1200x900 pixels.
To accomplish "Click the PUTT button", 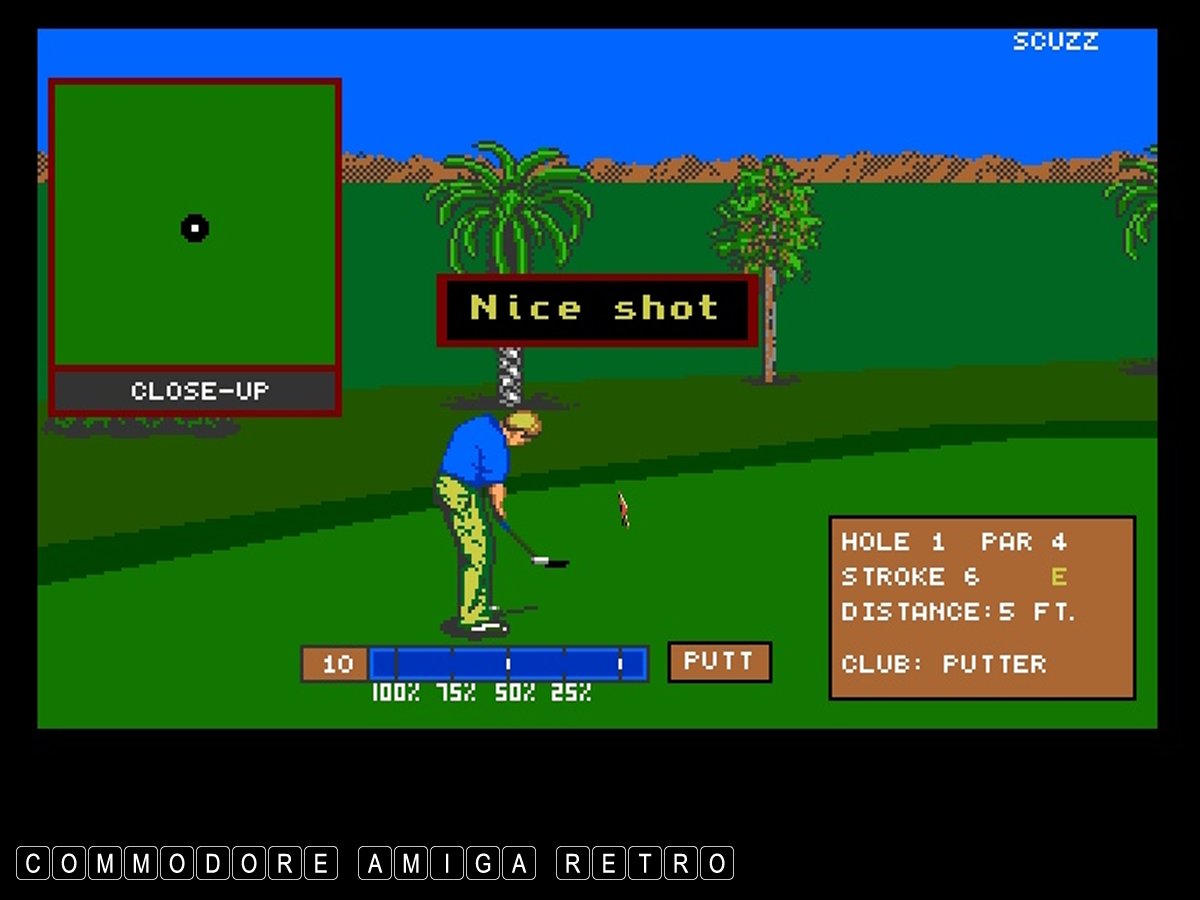I will [719, 662].
